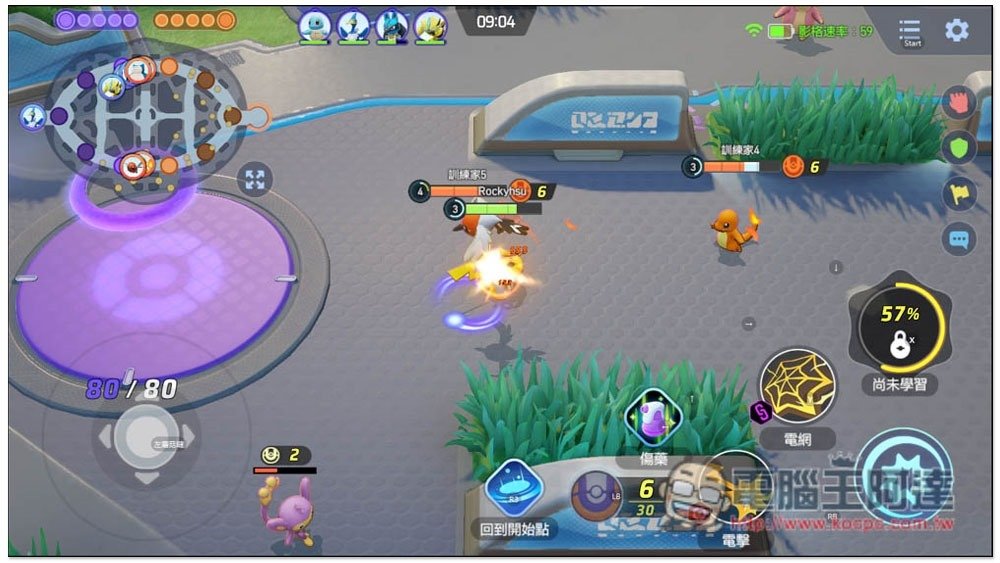1000x563 pixels.
Task: Select the Zeraora teammate portrait
Action: pyautogui.click(x=430, y=27)
